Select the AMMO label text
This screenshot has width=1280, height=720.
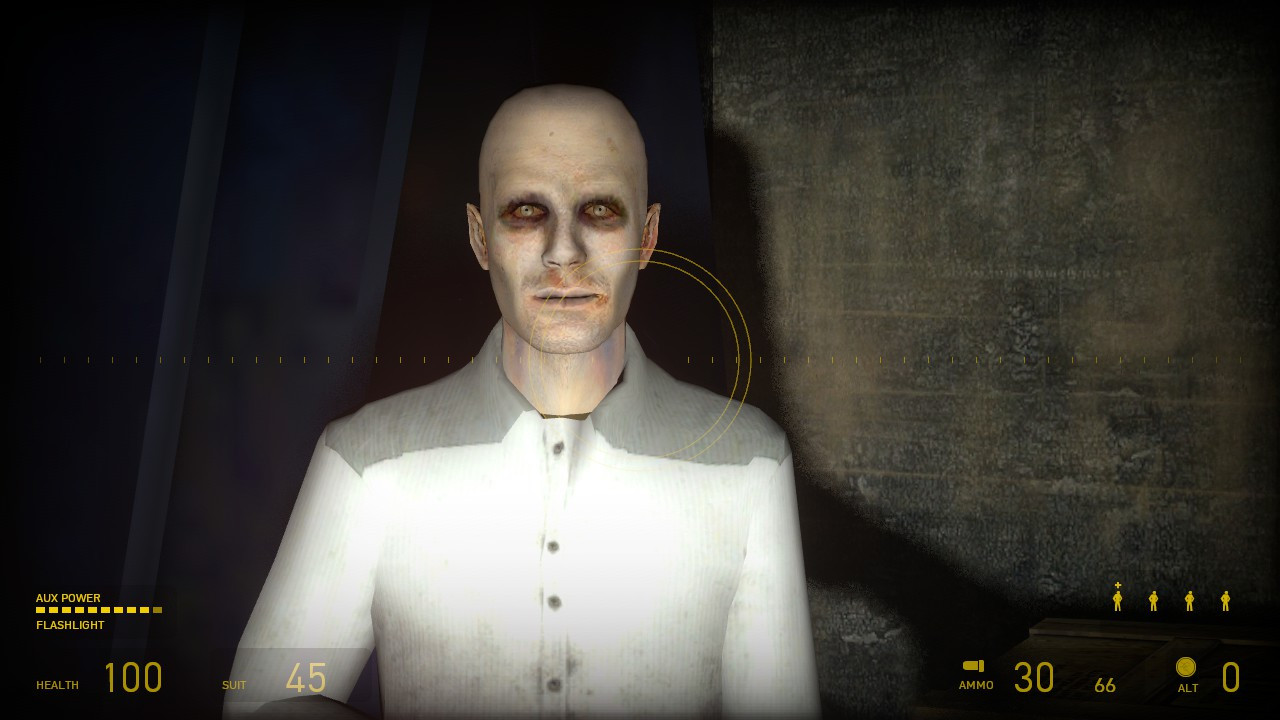(x=975, y=686)
